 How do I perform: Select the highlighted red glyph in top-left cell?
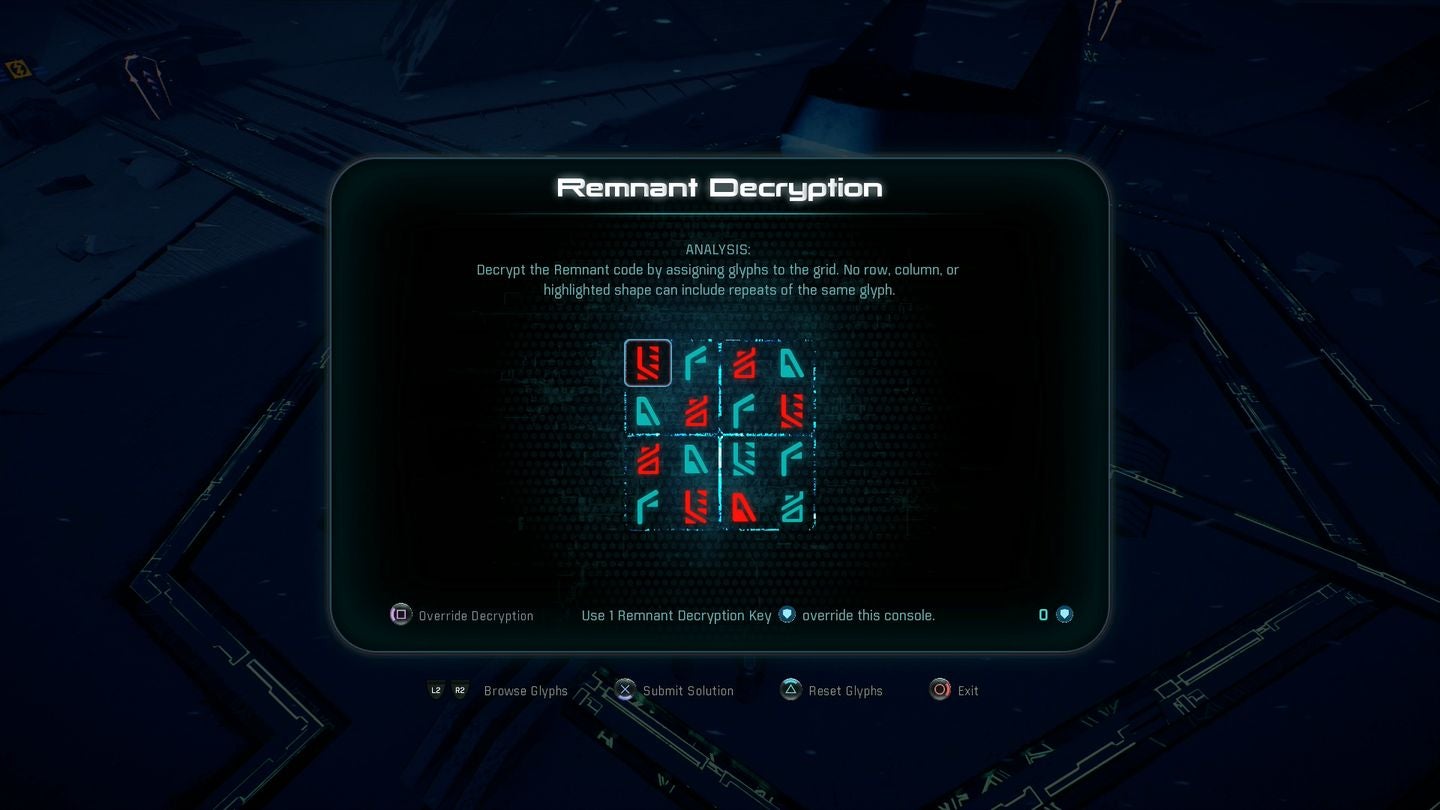click(x=648, y=363)
